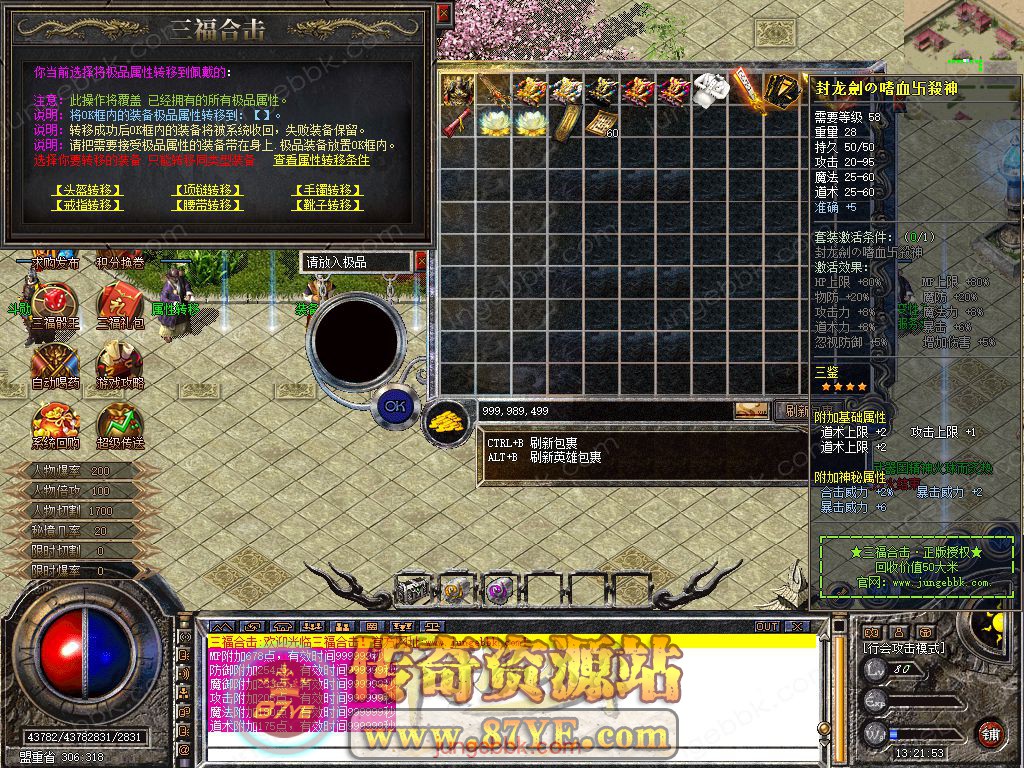Viewport: 1024px width, 768px height.
Task: Click the 刷新 refresh button in the bag
Action: (x=795, y=410)
